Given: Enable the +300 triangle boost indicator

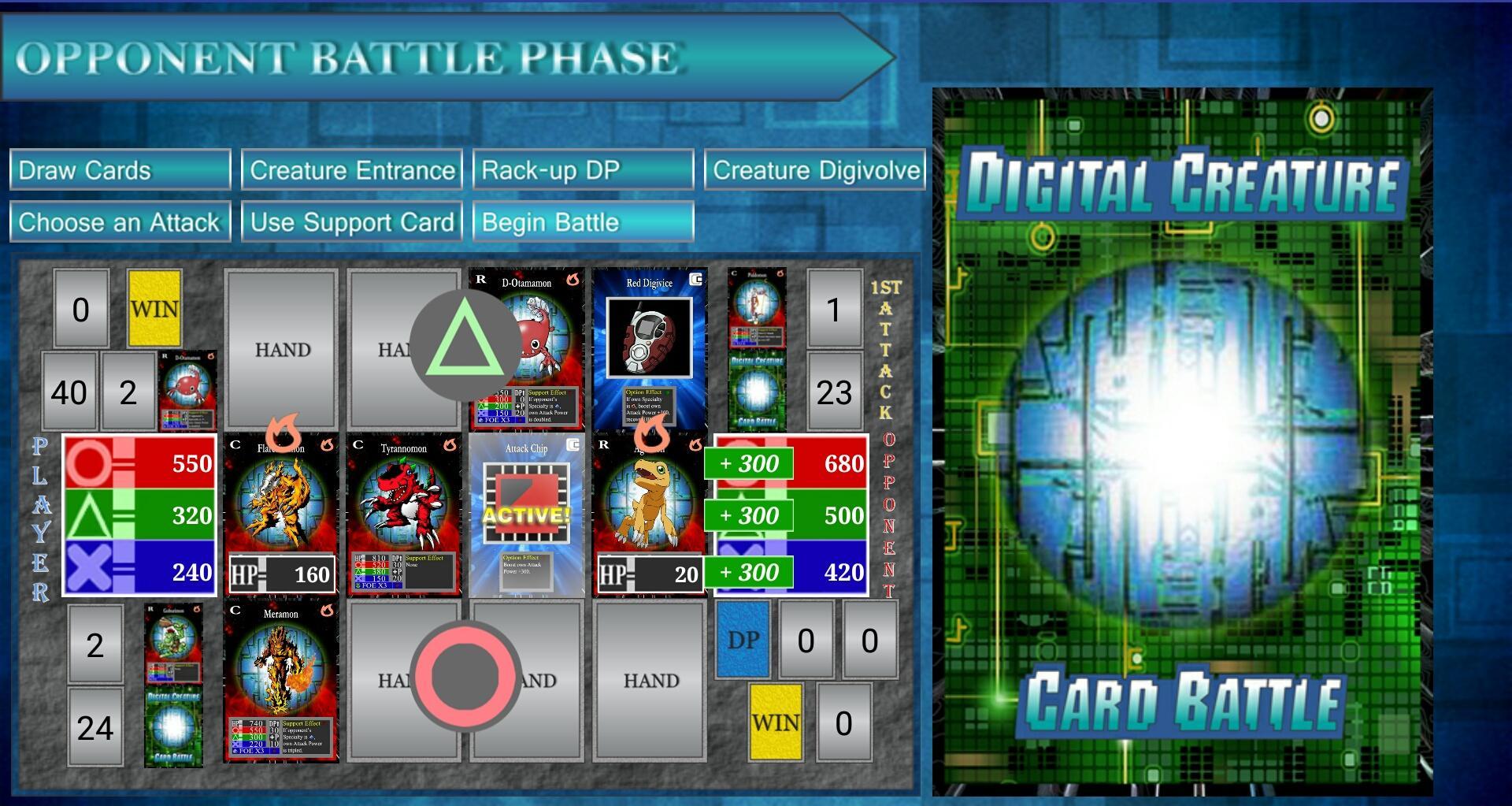Looking at the screenshot, I should [750, 516].
